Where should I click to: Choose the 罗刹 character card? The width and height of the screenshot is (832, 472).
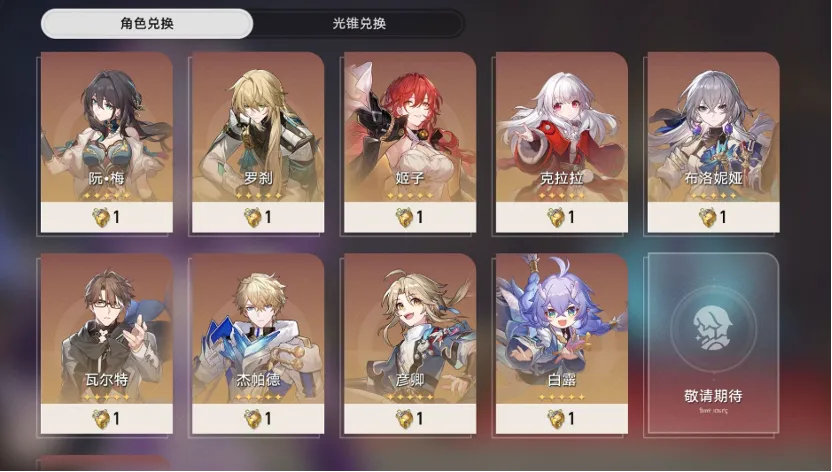click(257, 141)
